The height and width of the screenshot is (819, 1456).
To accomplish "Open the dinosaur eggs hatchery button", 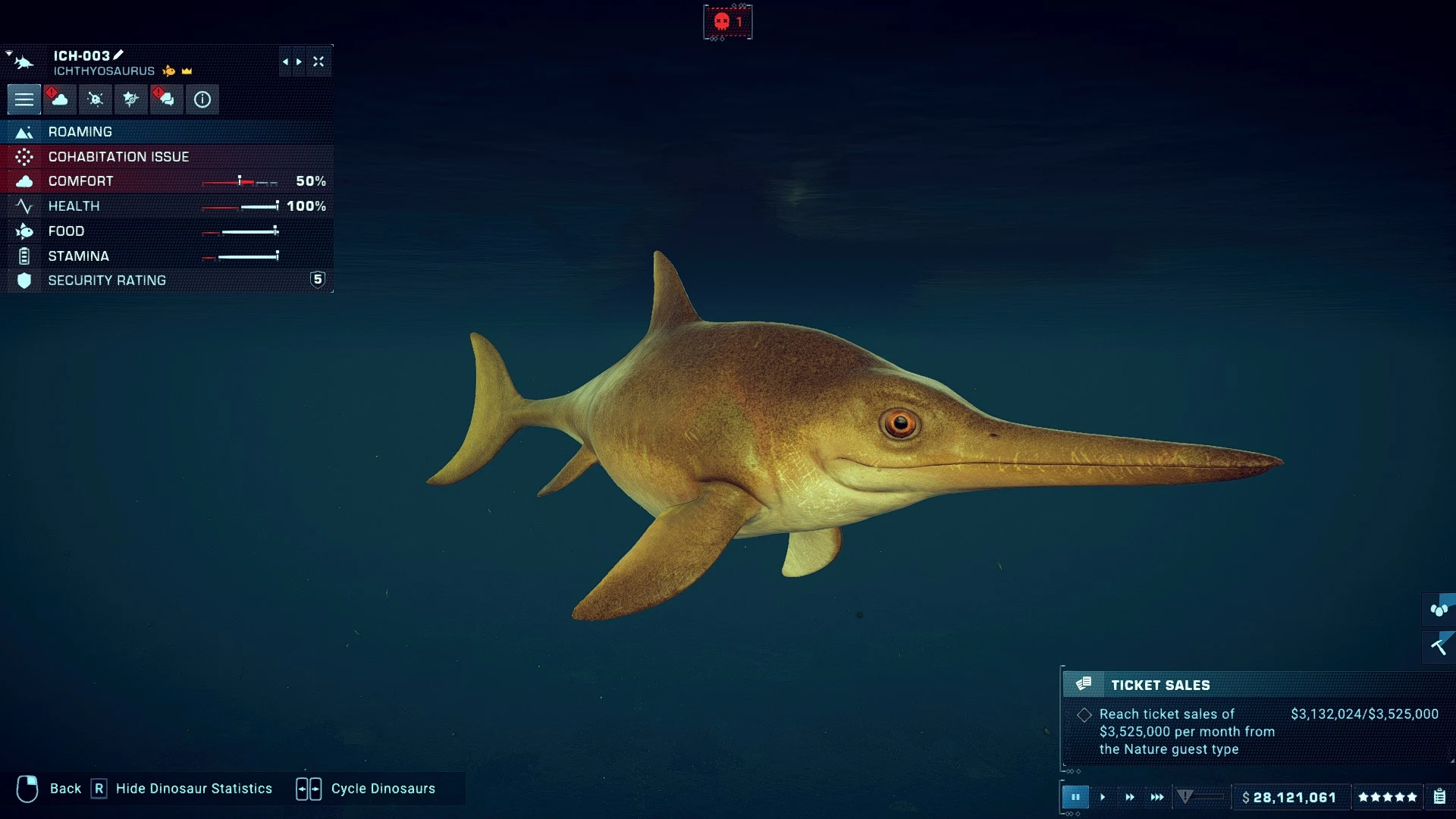I will (x=1439, y=610).
